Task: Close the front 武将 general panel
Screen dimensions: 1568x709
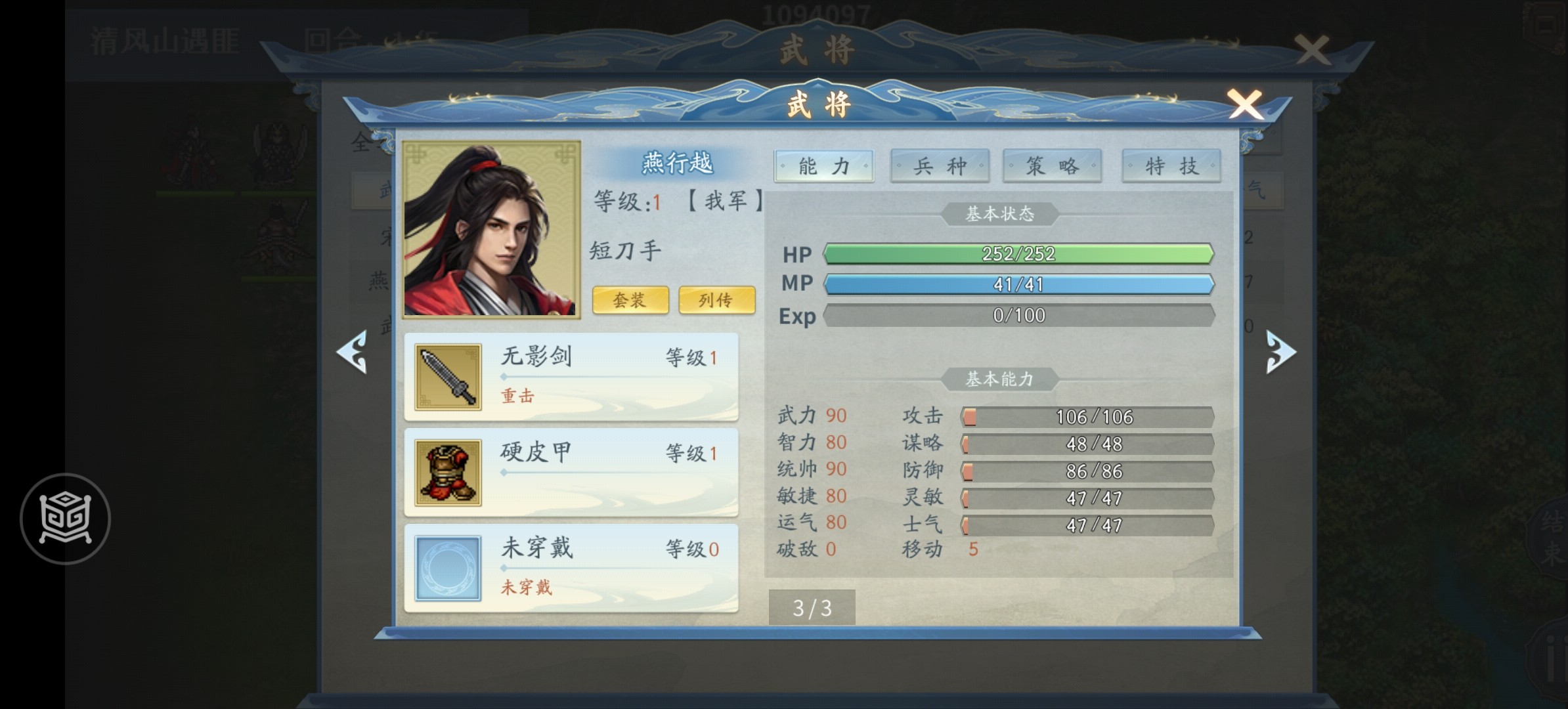Action: (x=1244, y=105)
